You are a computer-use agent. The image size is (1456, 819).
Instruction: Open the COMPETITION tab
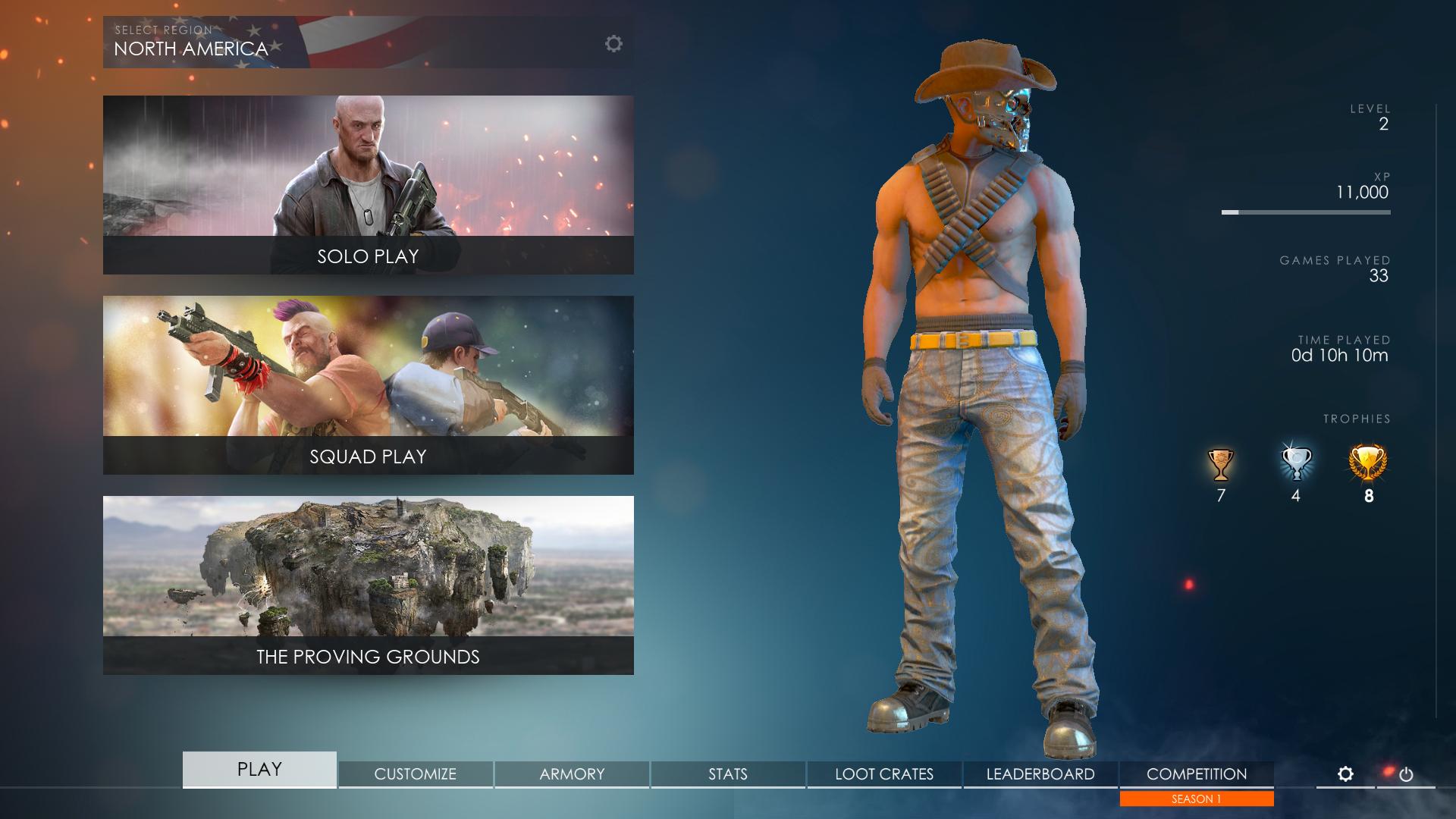click(x=1196, y=774)
